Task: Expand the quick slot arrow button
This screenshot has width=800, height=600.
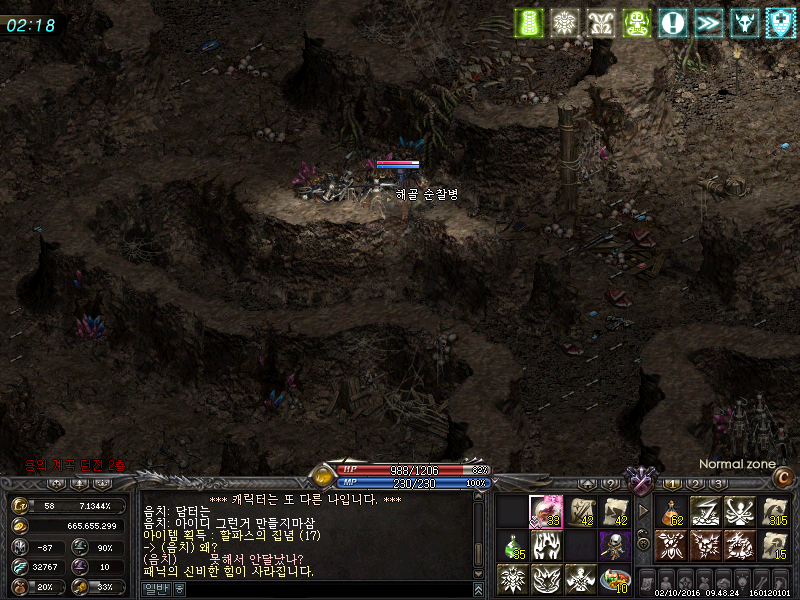Action: [x=643, y=512]
